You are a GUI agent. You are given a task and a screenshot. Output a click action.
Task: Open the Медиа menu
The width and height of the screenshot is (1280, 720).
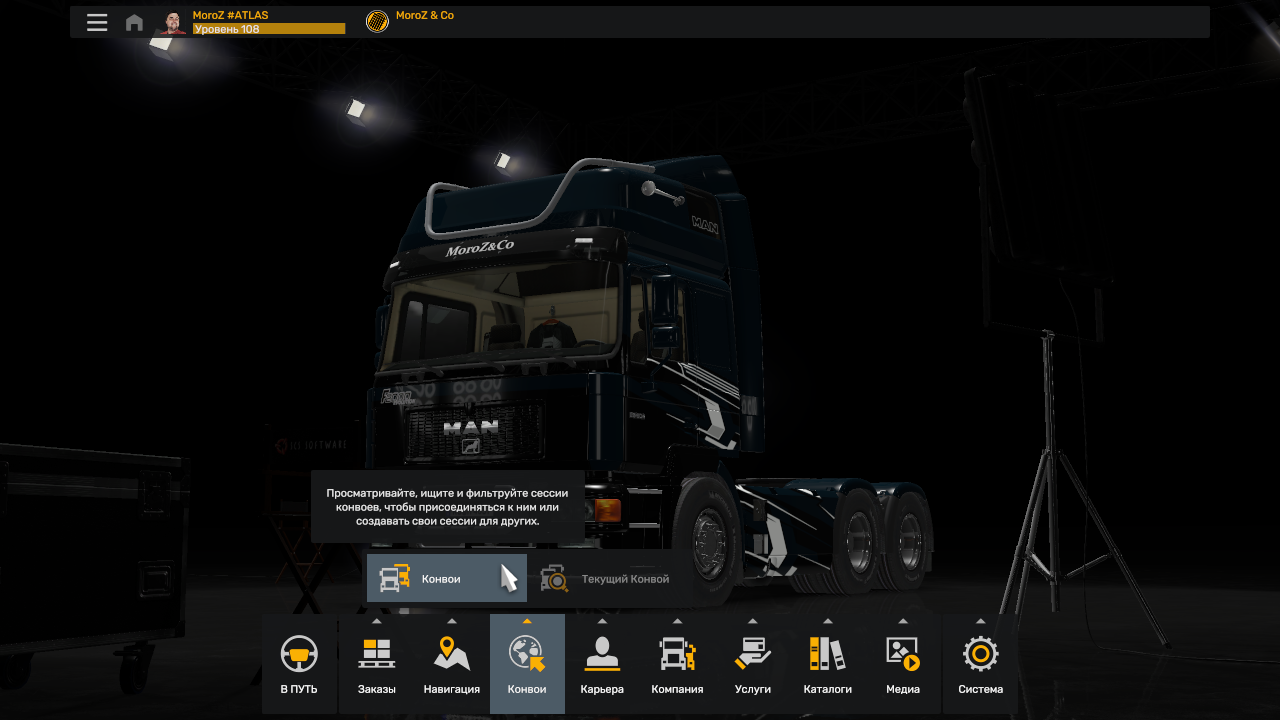click(x=903, y=664)
